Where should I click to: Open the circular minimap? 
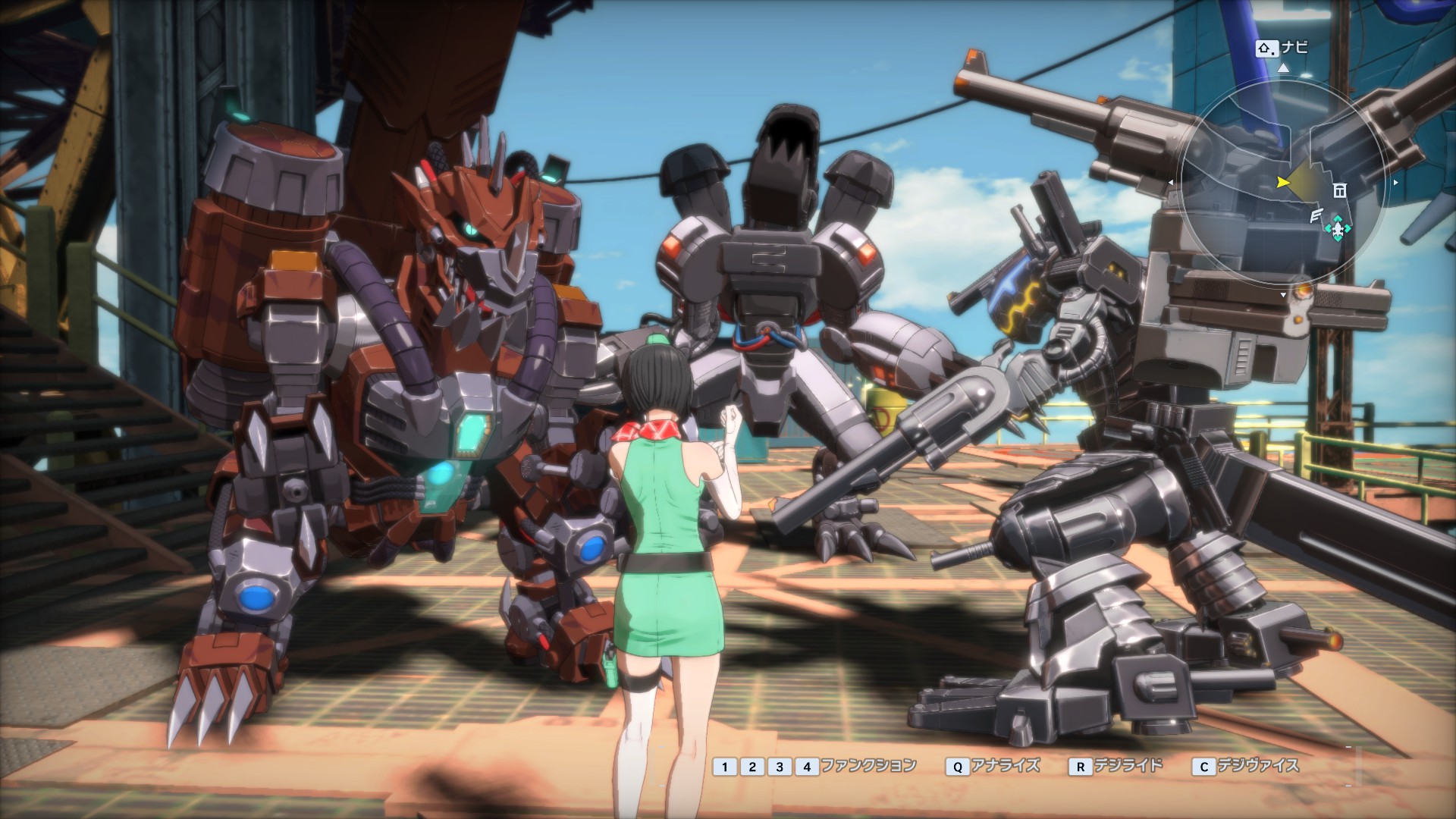(x=1283, y=182)
